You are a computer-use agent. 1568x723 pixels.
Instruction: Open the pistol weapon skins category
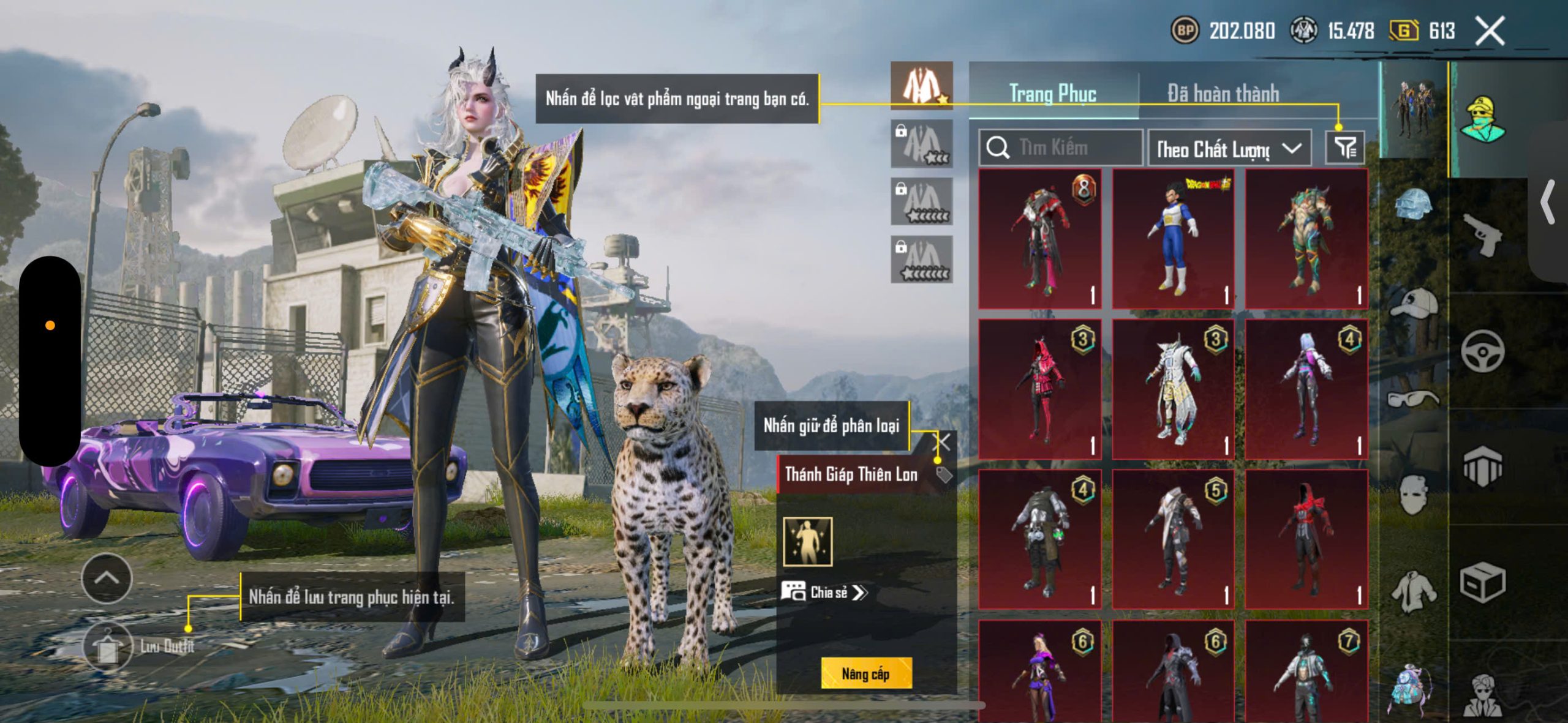point(1482,234)
